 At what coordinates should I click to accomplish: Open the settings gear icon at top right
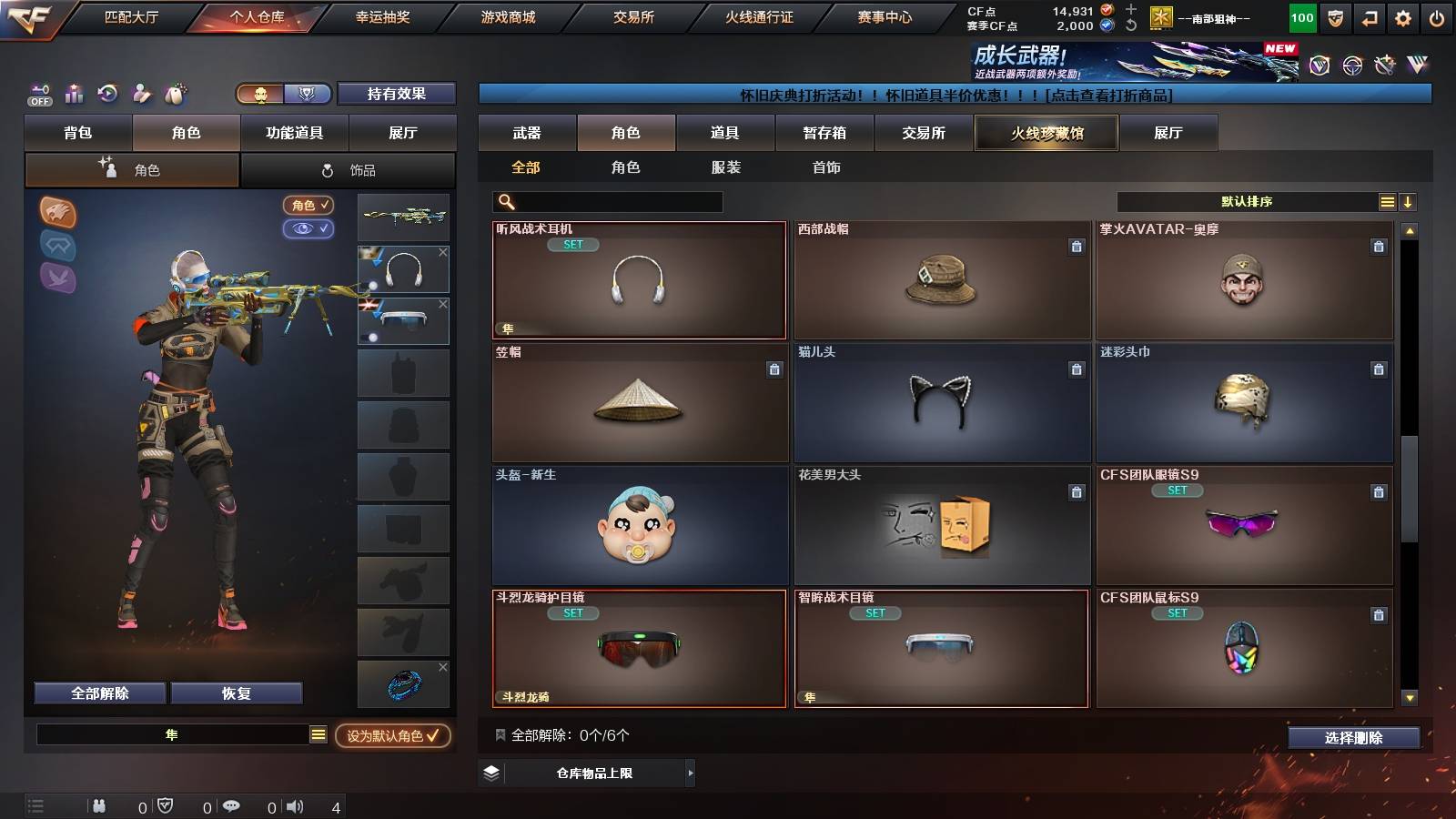click(1401, 16)
